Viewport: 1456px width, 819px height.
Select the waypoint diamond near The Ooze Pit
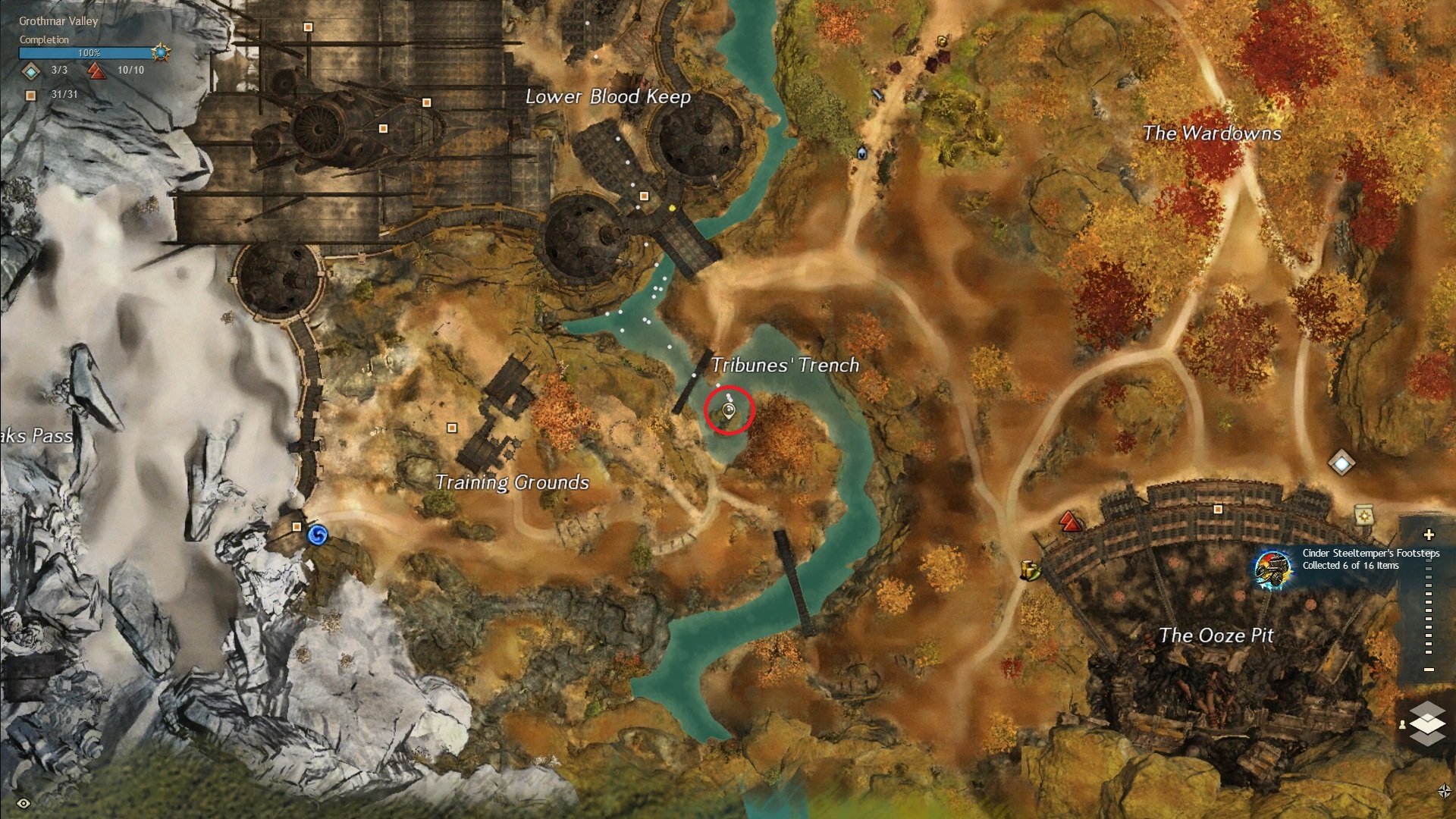click(1341, 462)
